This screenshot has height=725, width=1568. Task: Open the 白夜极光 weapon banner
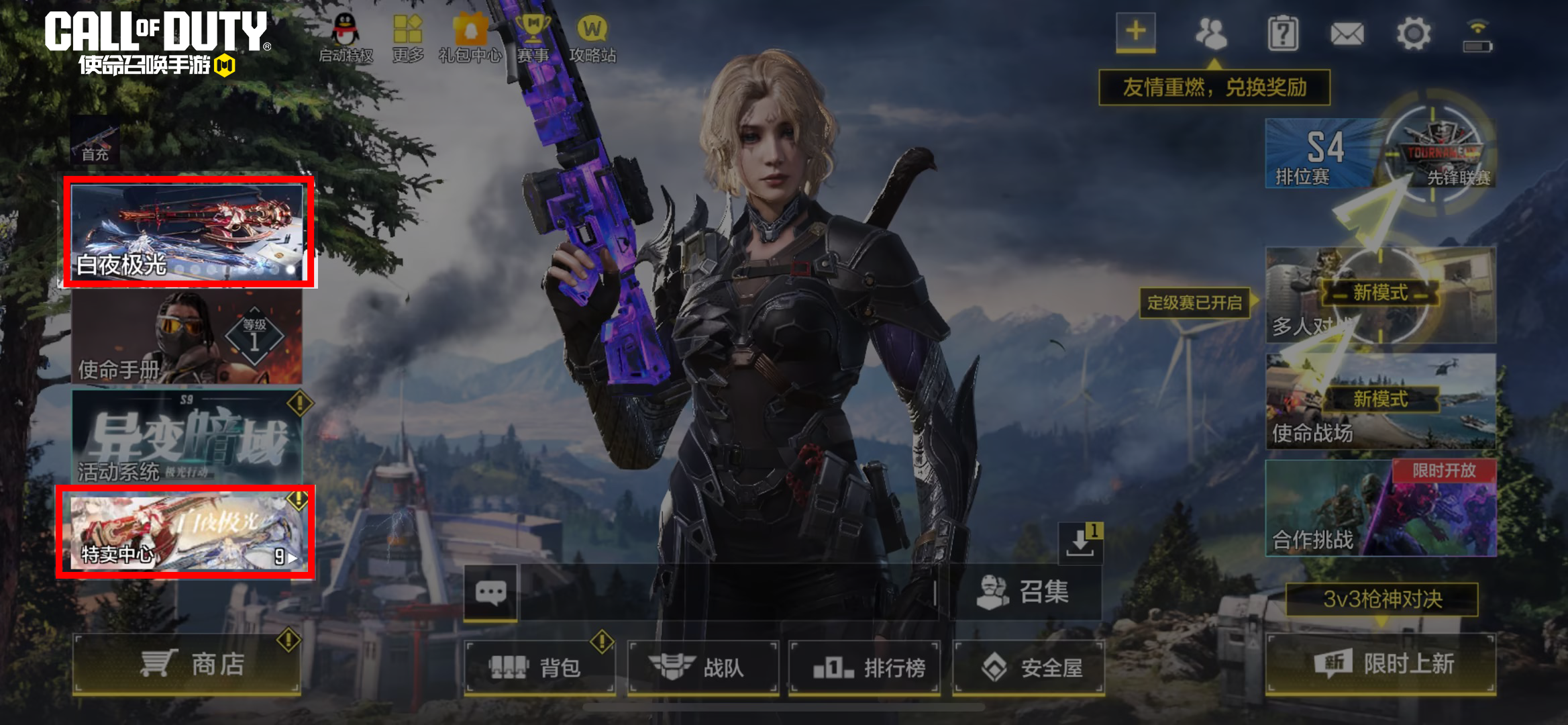click(x=187, y=232)
